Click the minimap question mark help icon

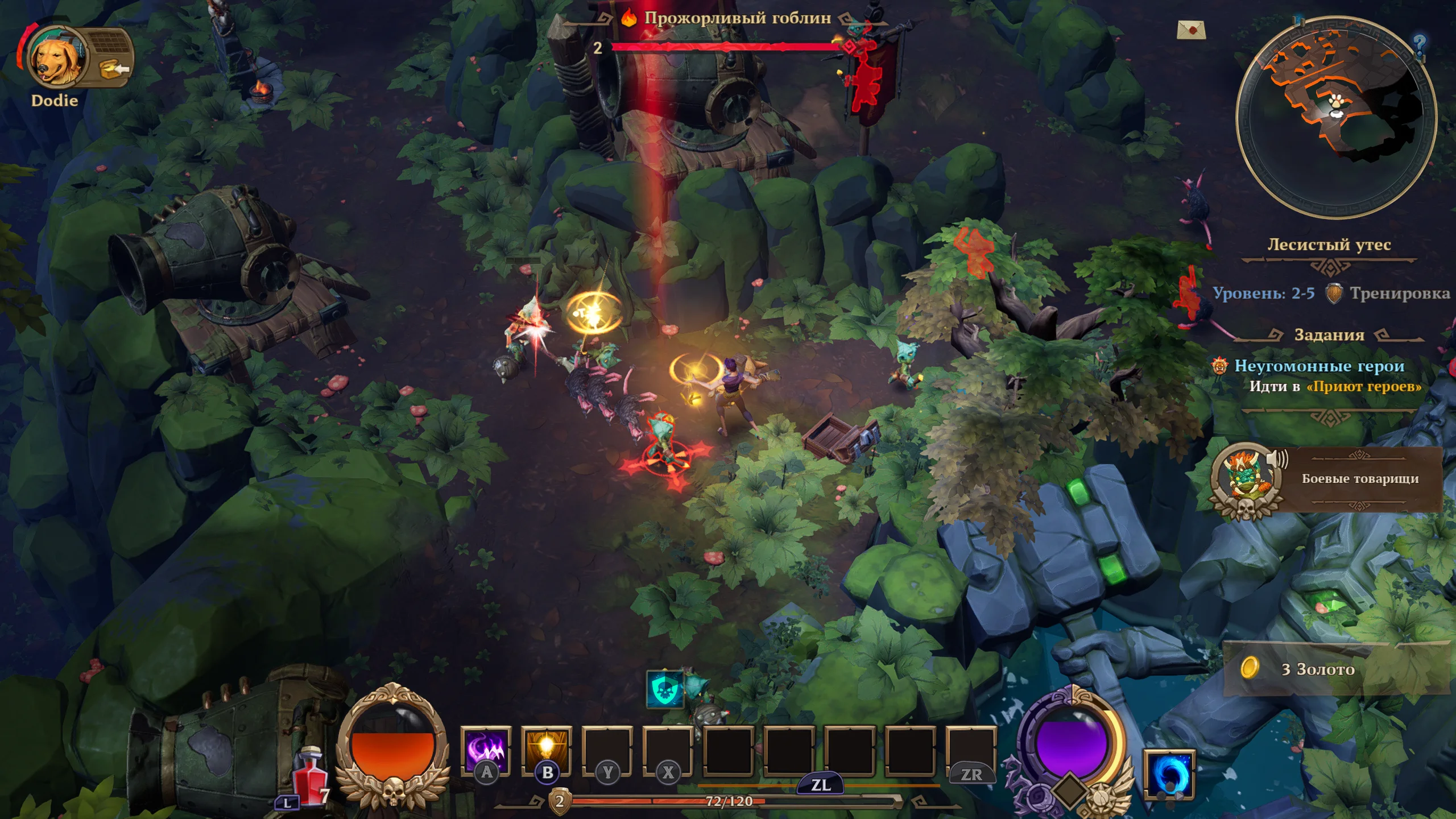tap(1419, 43)
